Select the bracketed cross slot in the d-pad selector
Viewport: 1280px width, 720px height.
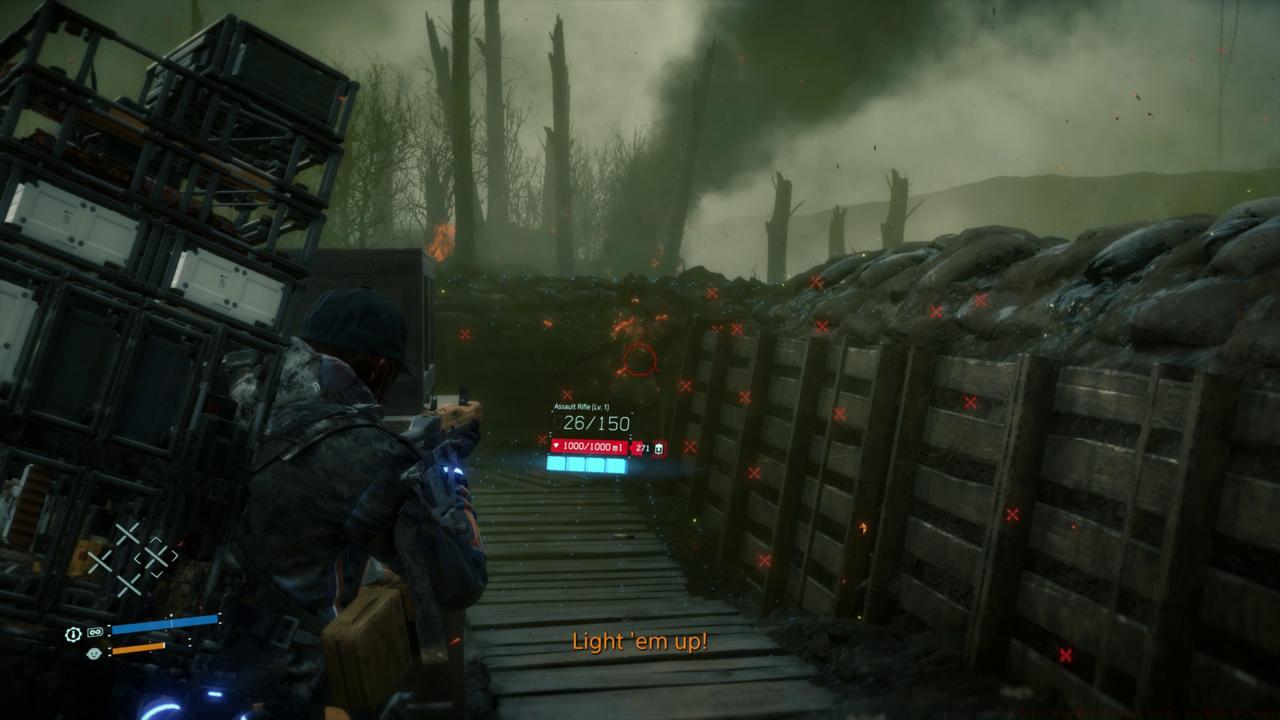pyautogui.click(x=157, y=557)
